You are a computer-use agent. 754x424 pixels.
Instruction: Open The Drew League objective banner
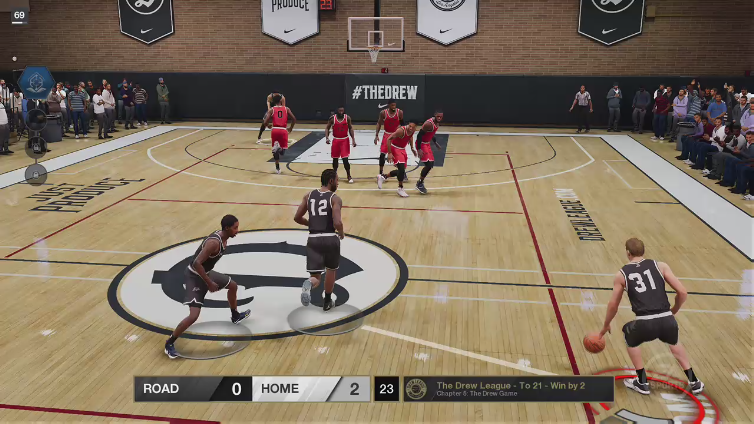point(509,389)
